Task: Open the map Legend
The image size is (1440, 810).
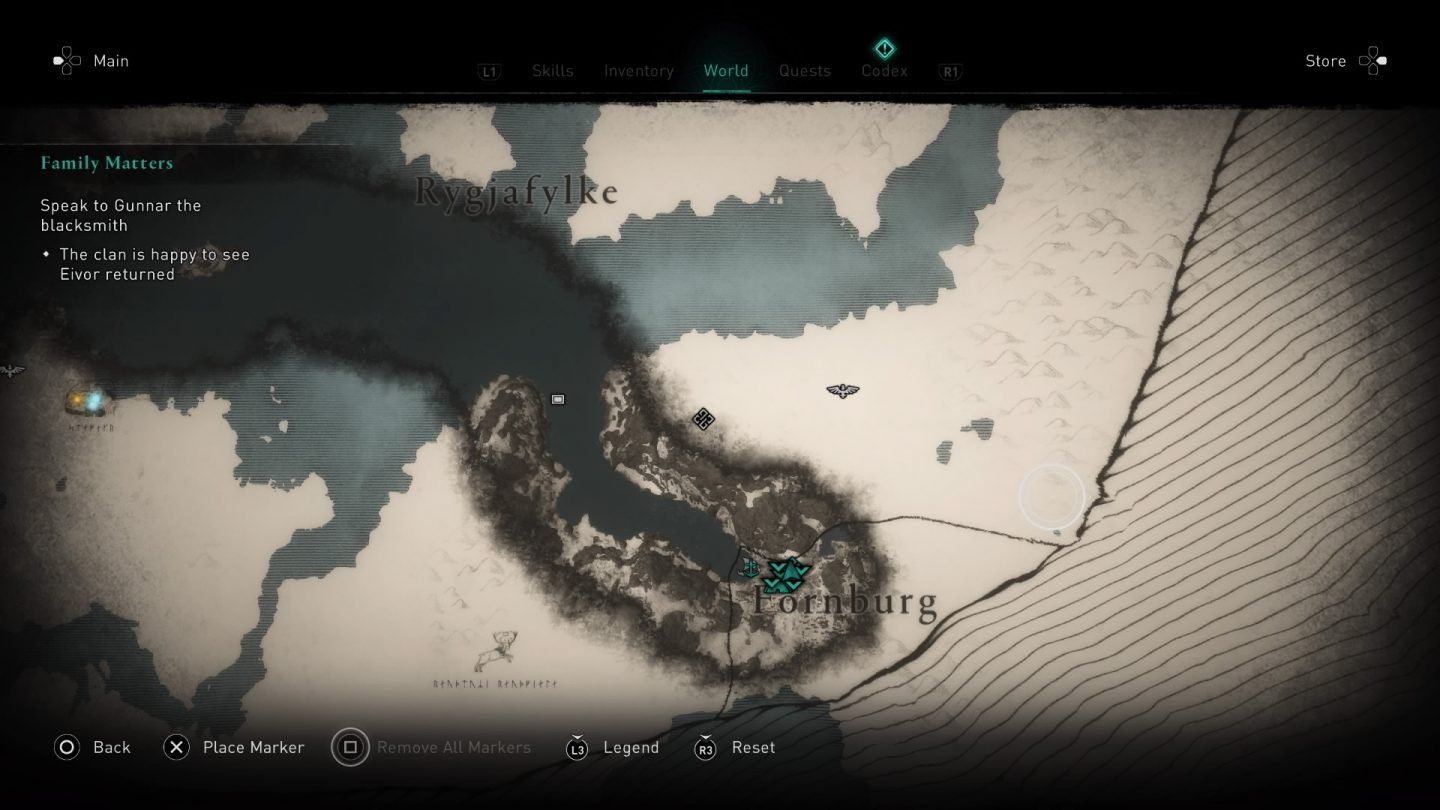Action: coord(631,747)
